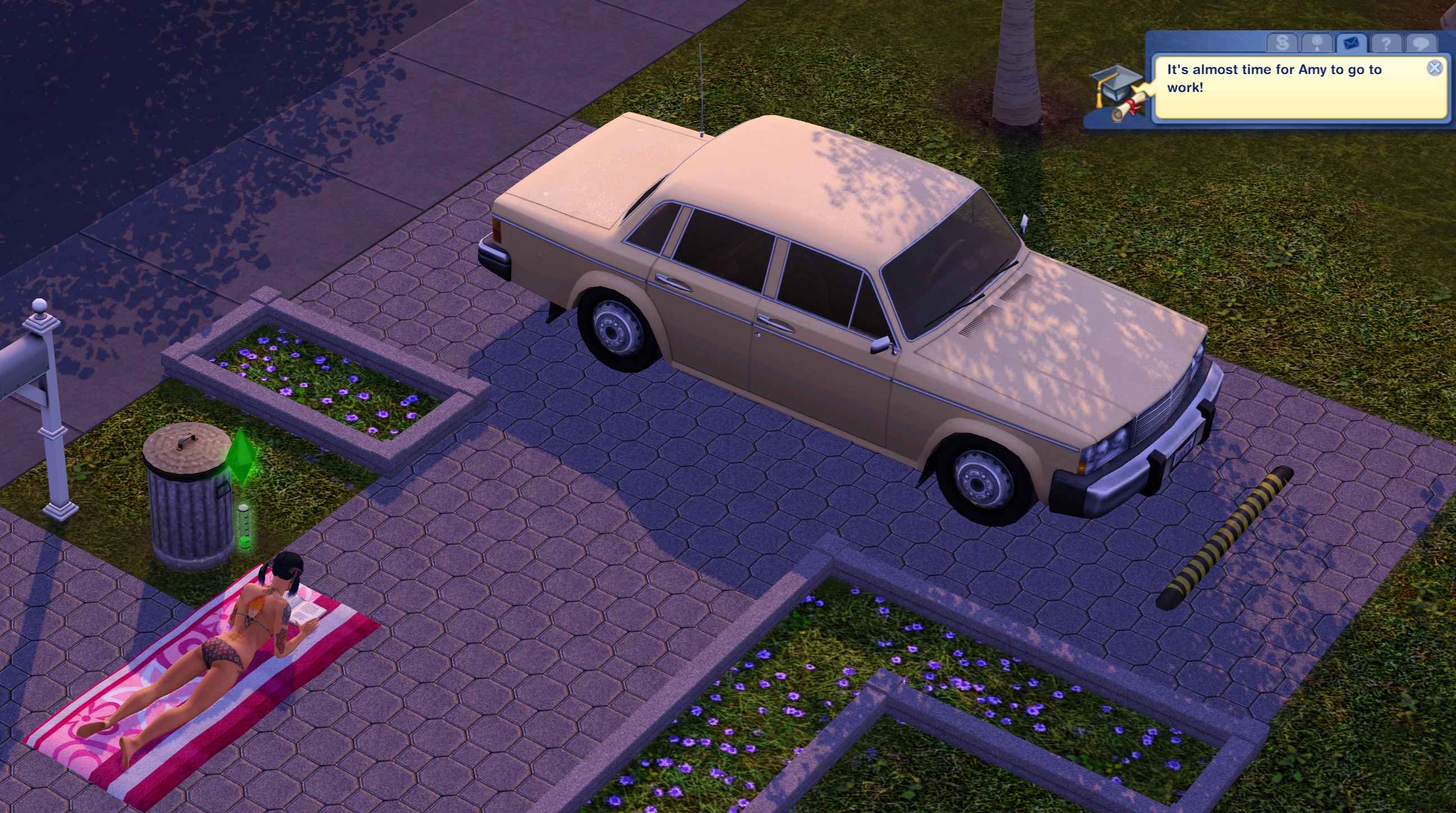
Task: Dismiss Amy's work notification with the X
Action: coord(1435,68)
